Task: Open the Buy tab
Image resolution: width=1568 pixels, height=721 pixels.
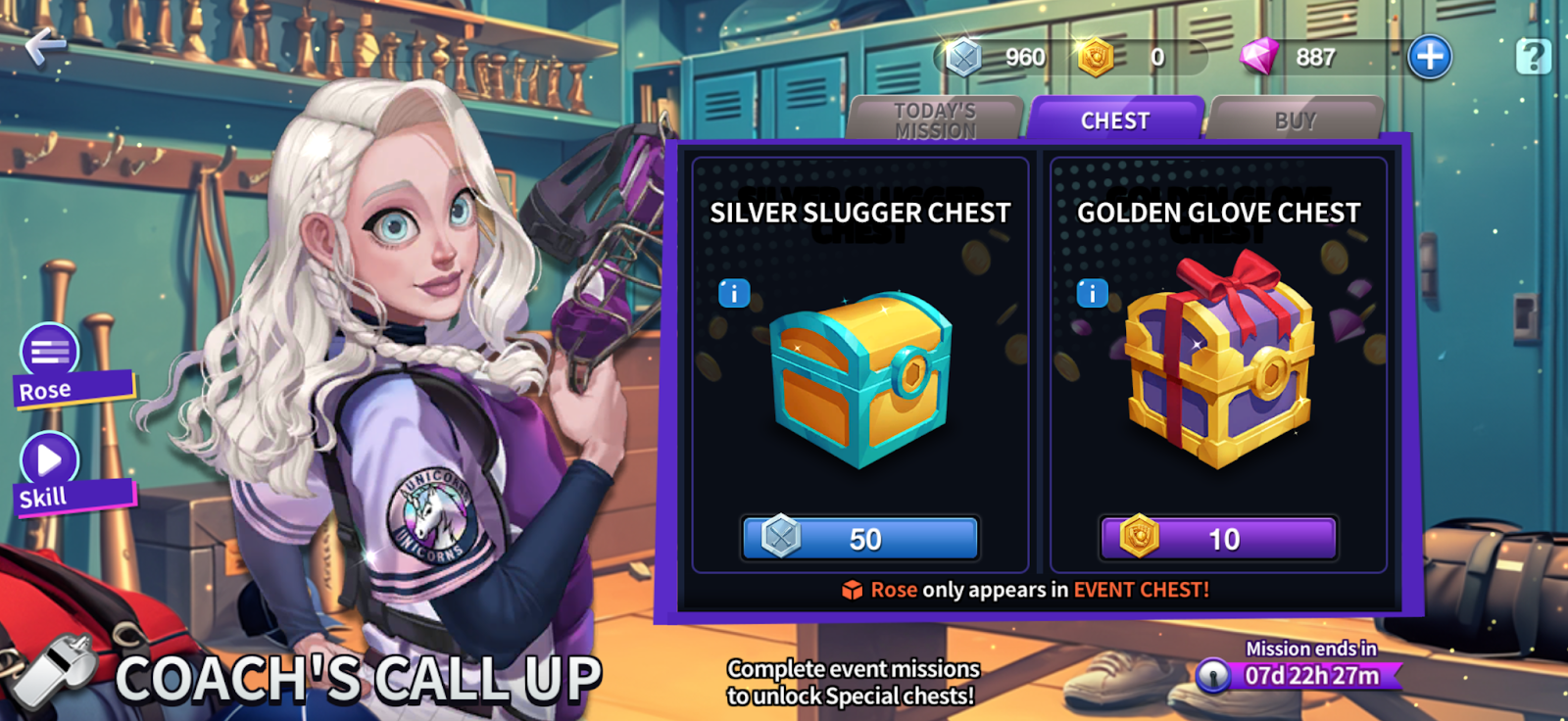Action: pos(1296,120)
